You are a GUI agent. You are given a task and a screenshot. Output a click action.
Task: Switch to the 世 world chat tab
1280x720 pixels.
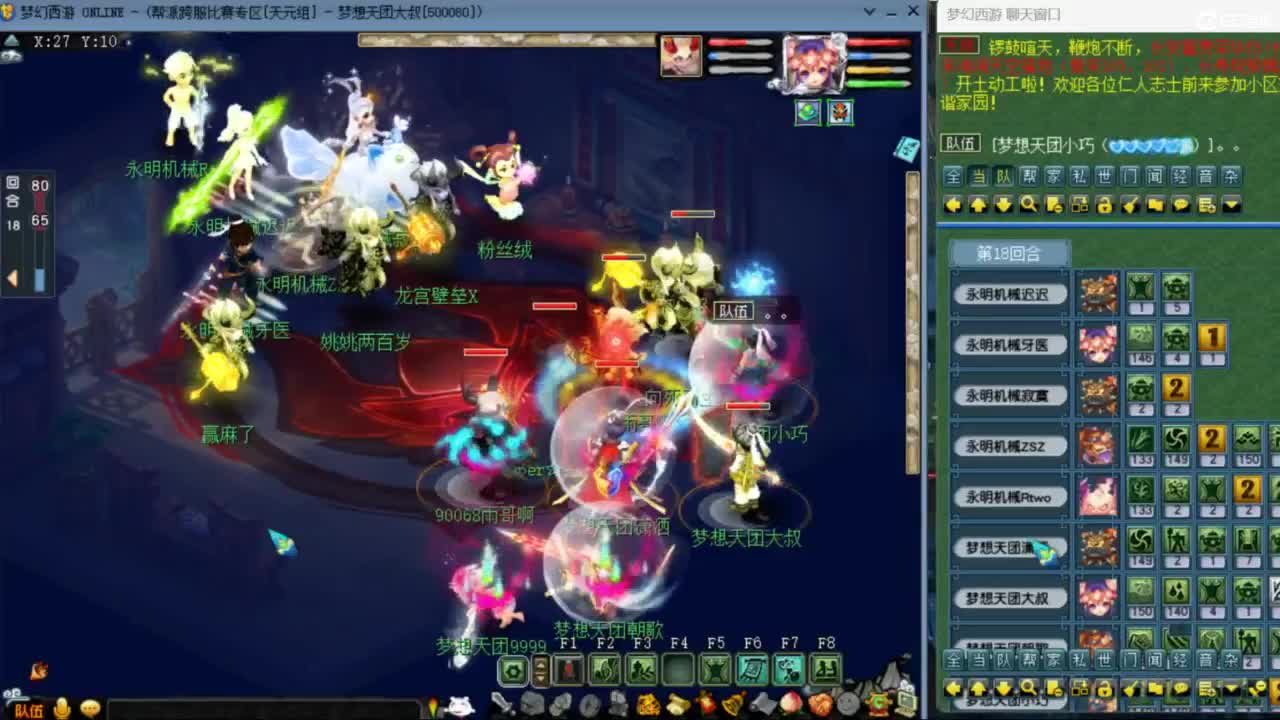(x=1103, y=177)
